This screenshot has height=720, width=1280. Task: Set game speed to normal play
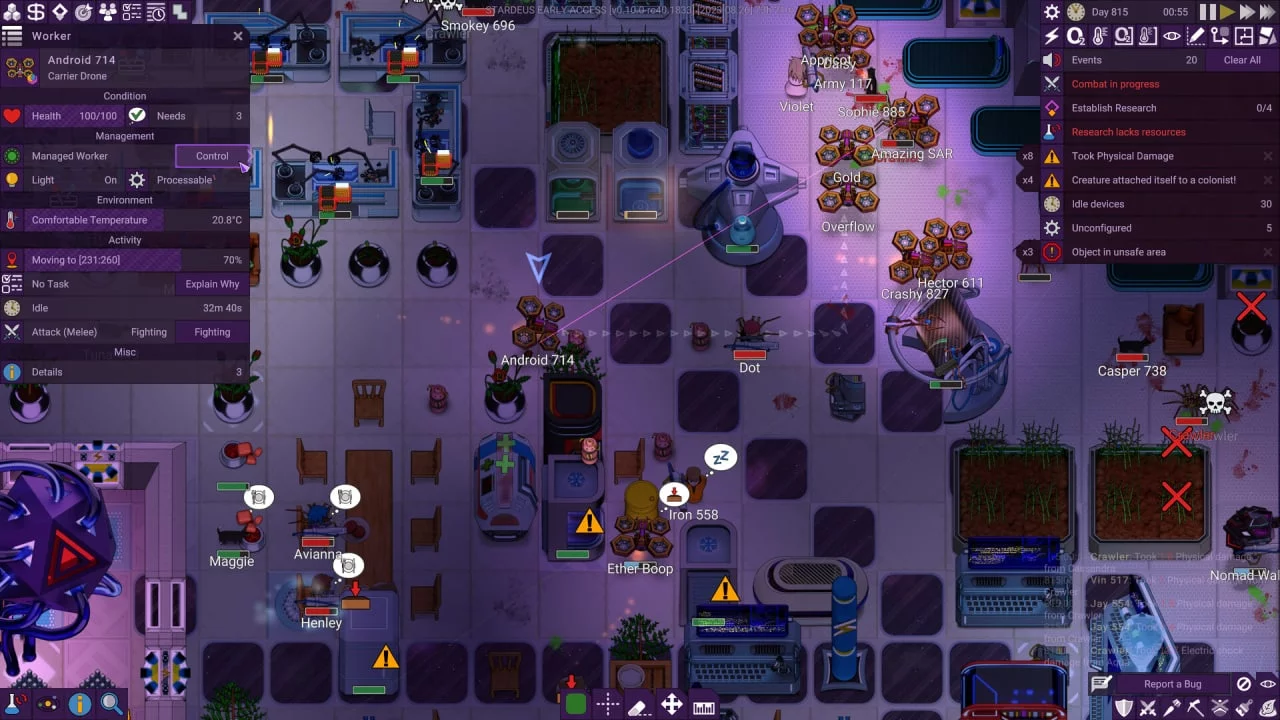[x=1228, y=12]
